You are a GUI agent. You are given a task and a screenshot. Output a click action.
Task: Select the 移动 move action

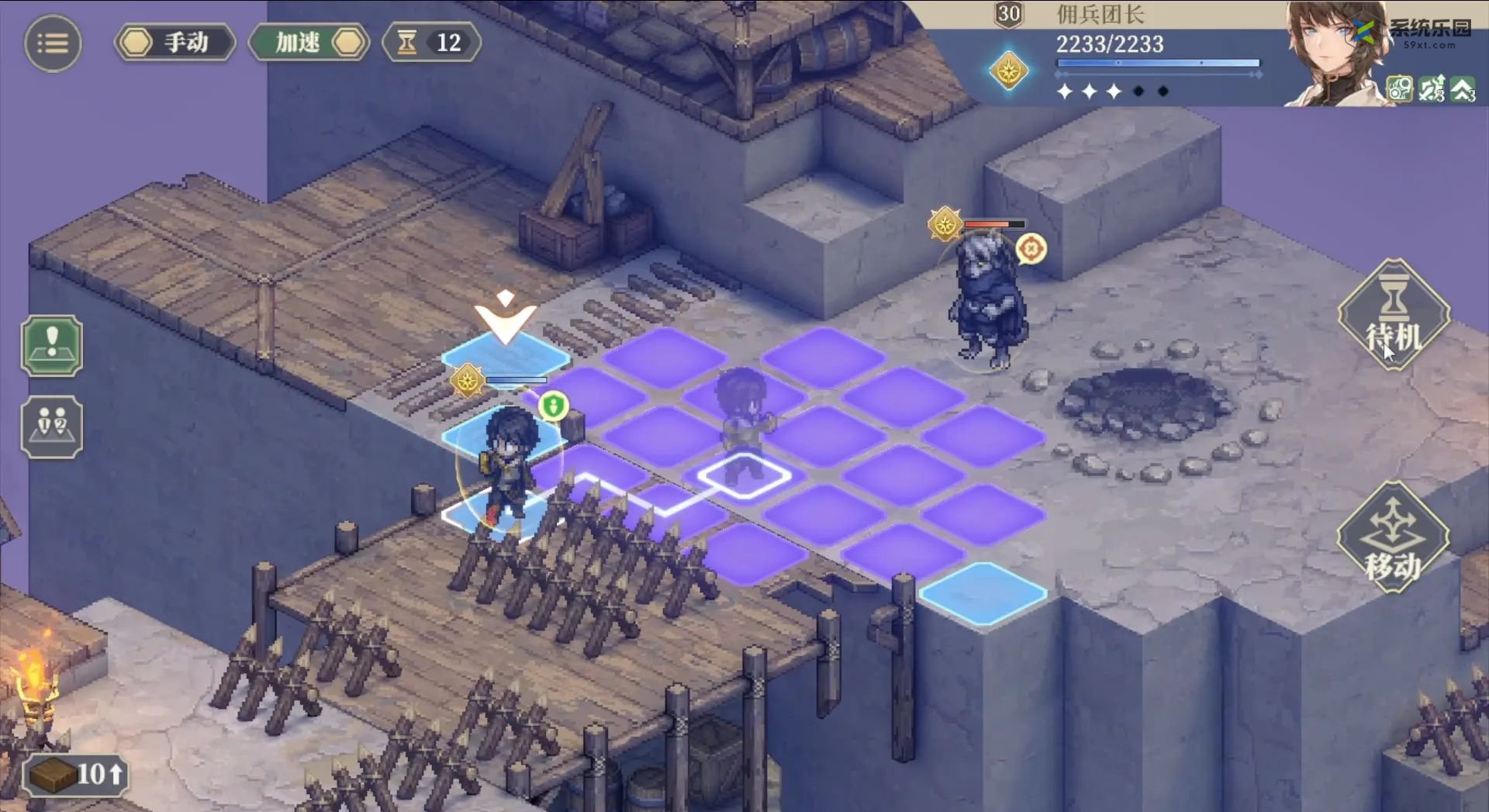(1394, 537)
